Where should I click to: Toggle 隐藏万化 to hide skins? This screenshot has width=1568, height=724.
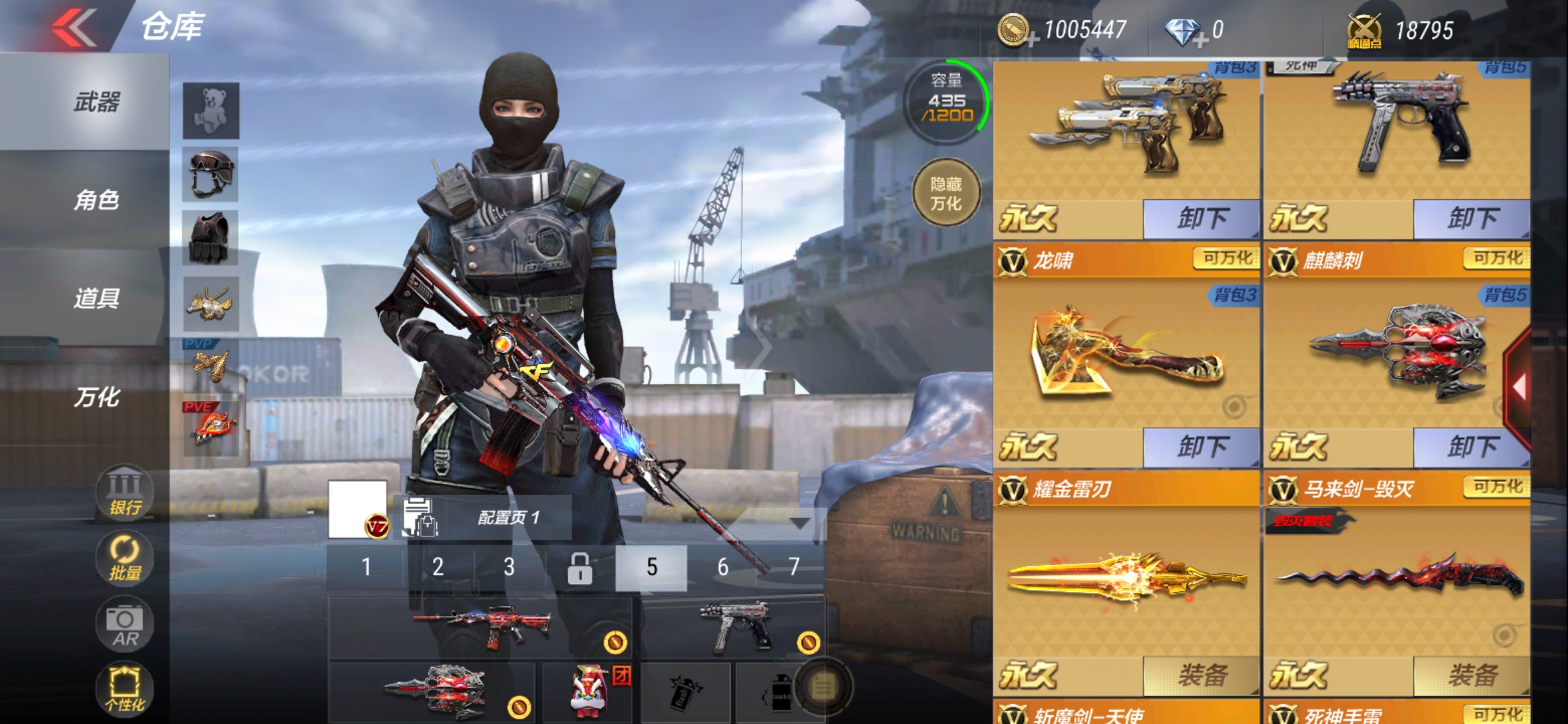click(945, 192)
